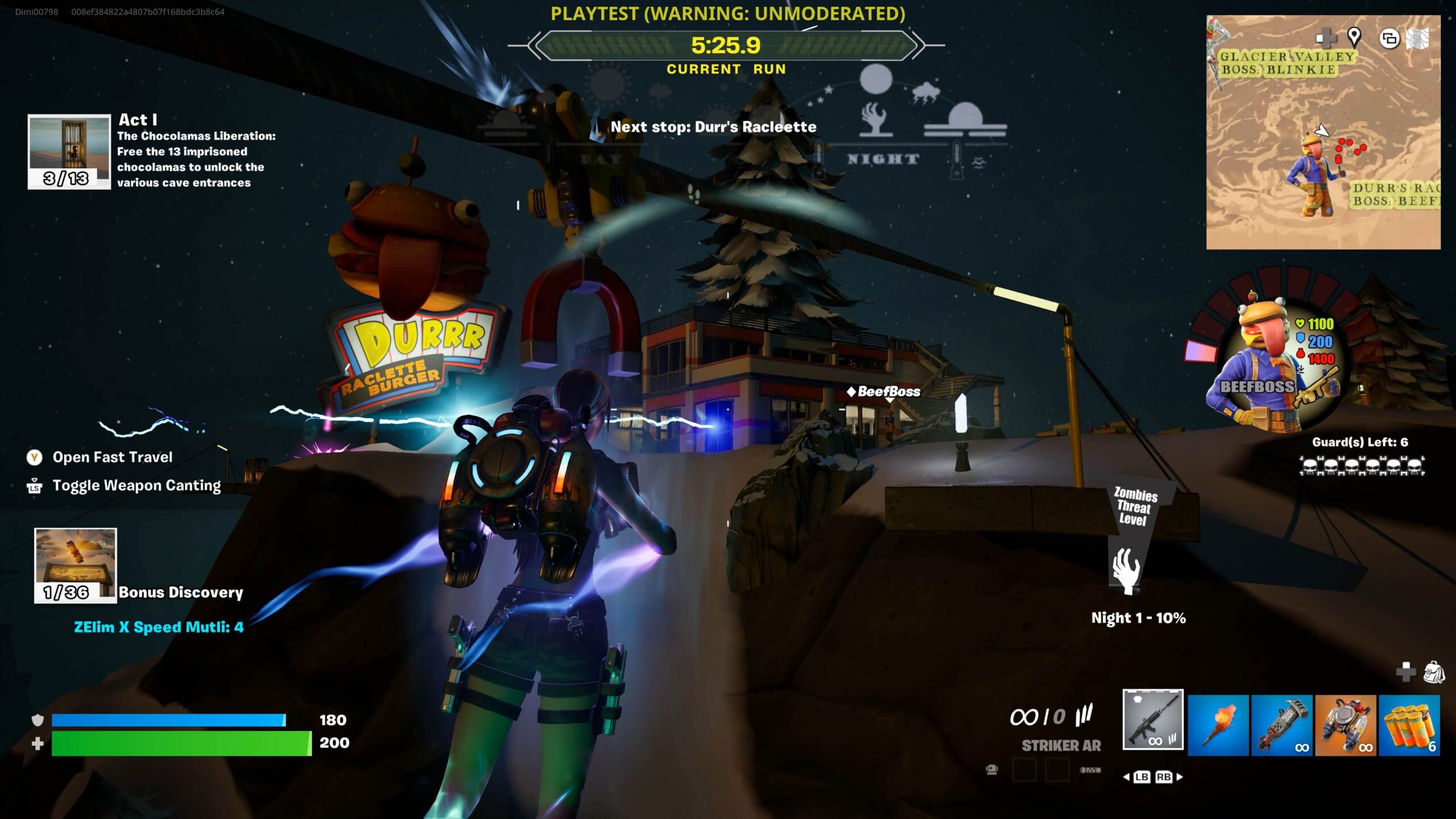Screen dimensions: 1456x819
Task: Open the backpack inventory icon
Action: tap(1433, 672)
